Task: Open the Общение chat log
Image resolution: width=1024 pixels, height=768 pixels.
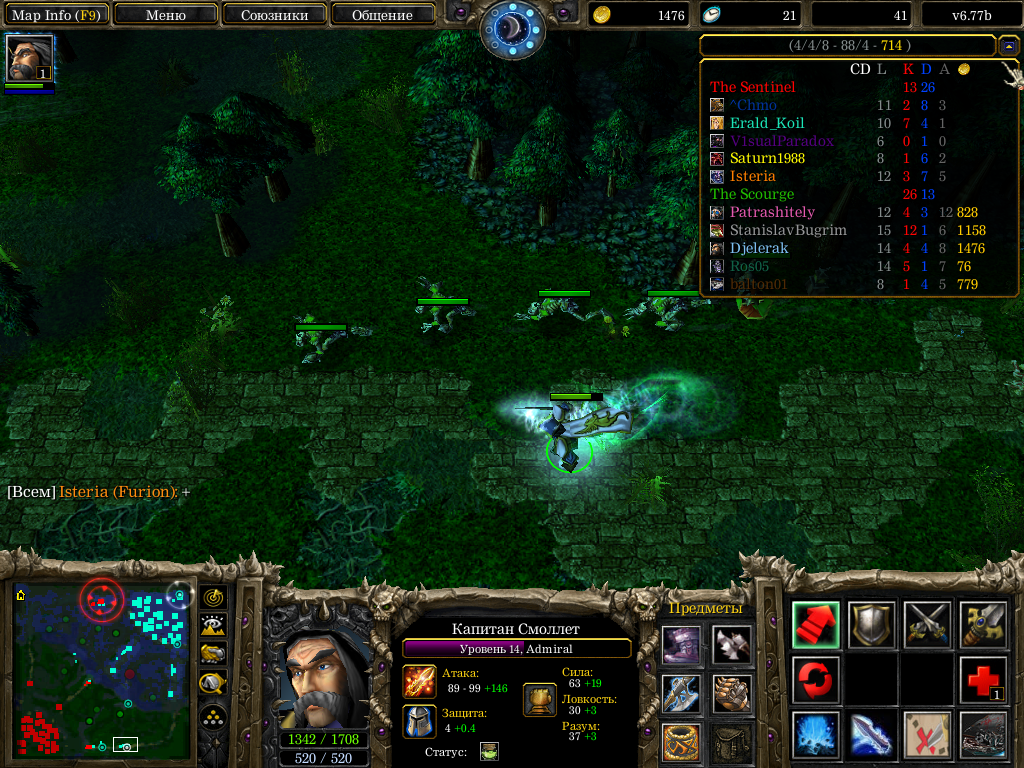Action: click(382, 15)
